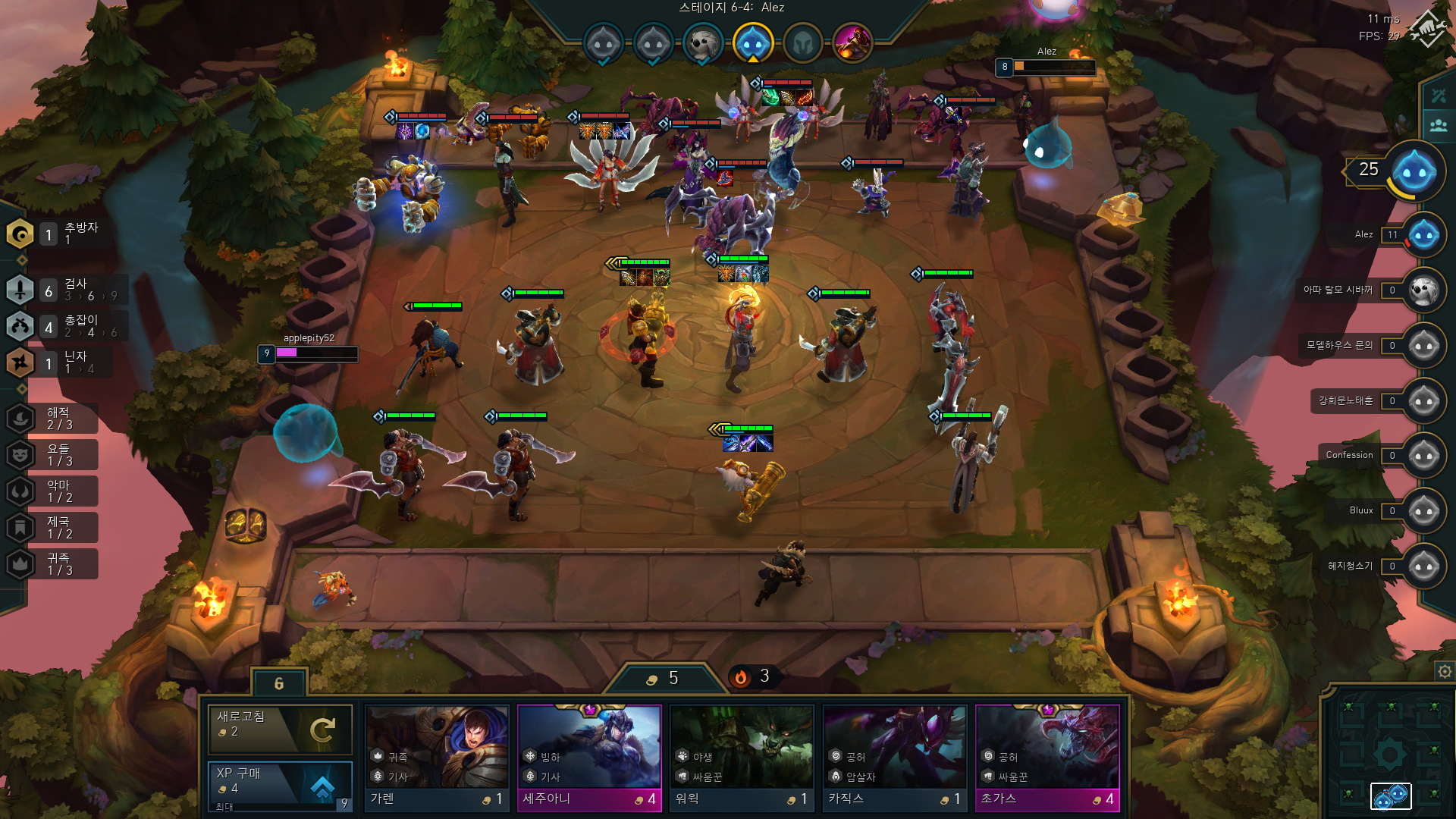Pick the 카직스 champion card
This screenshot has width=1456, height=819.
click(x=895, y=758)
